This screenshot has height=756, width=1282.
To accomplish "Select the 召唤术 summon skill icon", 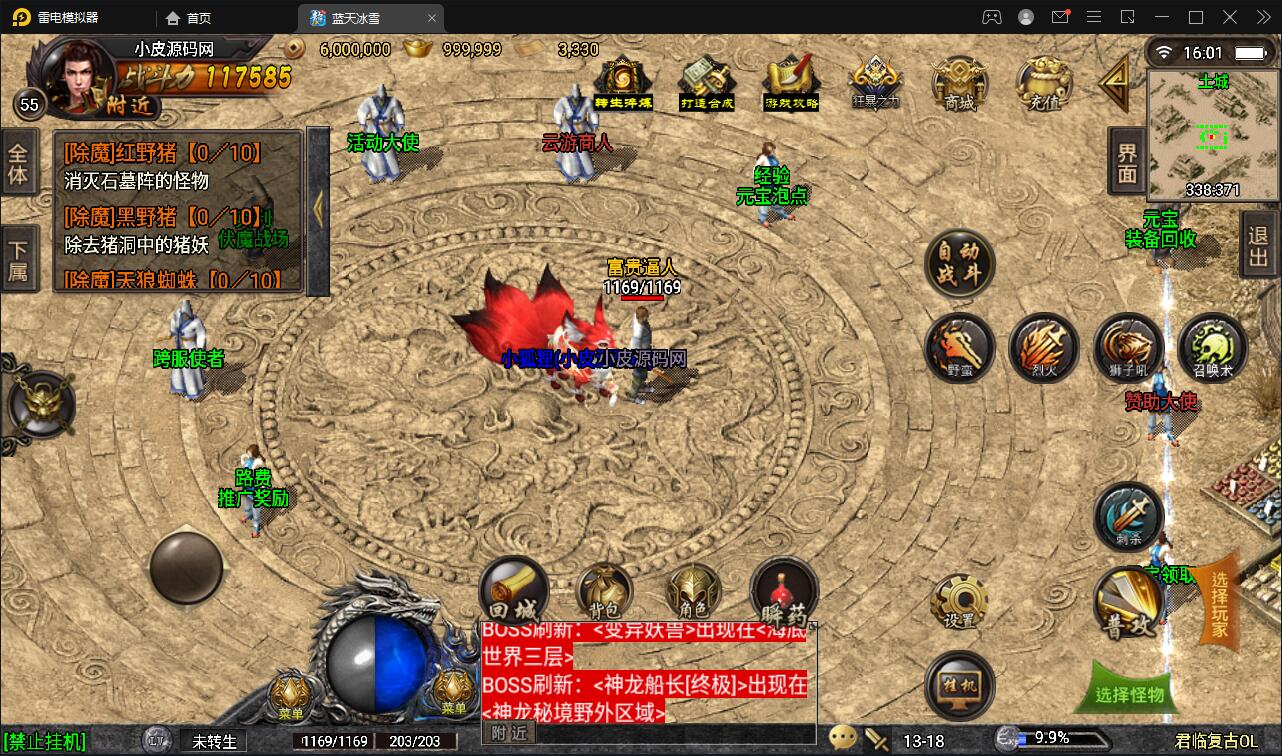I will [x=1213, y=349].
